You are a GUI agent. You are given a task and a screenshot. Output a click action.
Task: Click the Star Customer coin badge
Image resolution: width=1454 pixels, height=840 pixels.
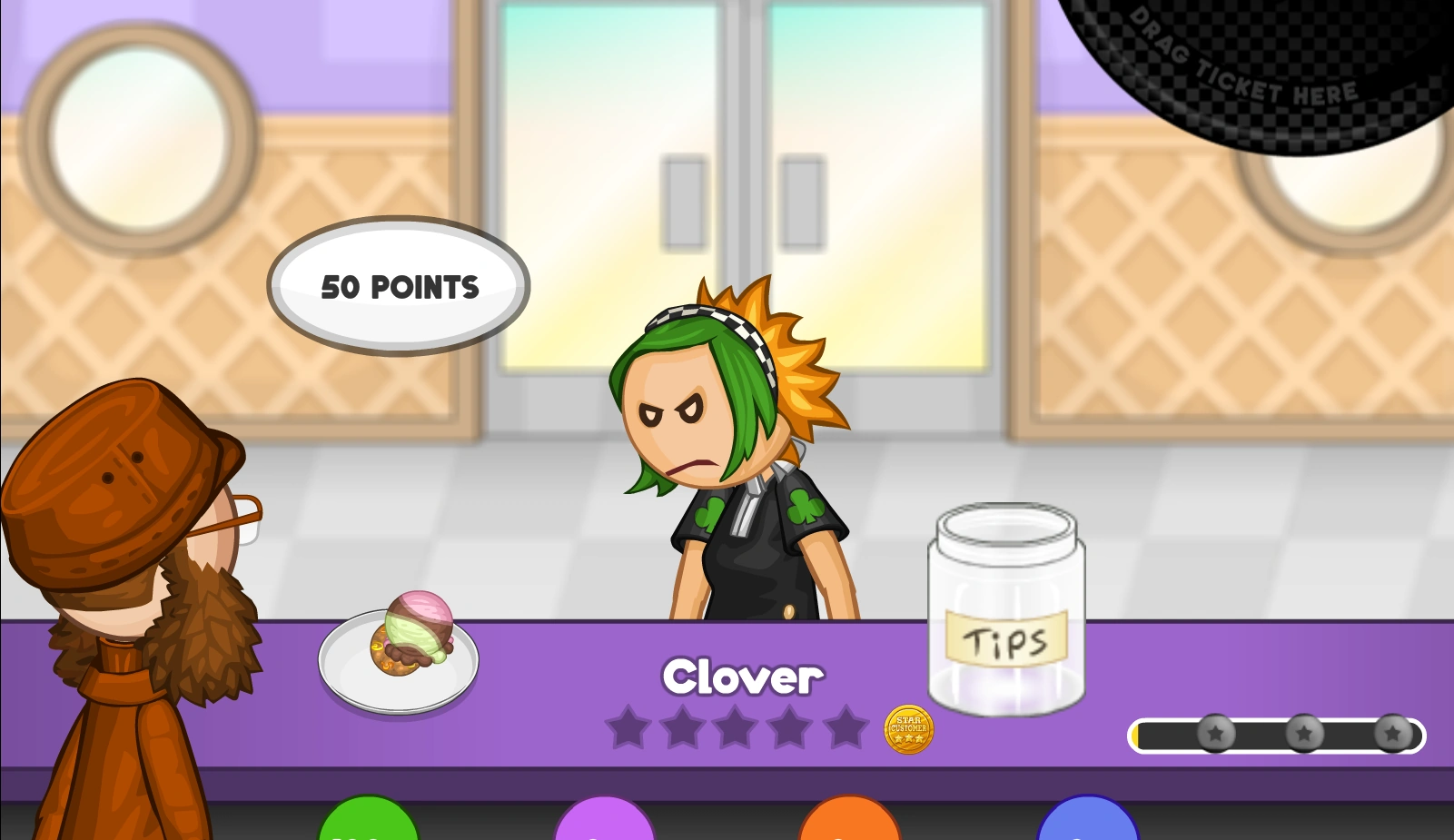click(x=908, y=730)
